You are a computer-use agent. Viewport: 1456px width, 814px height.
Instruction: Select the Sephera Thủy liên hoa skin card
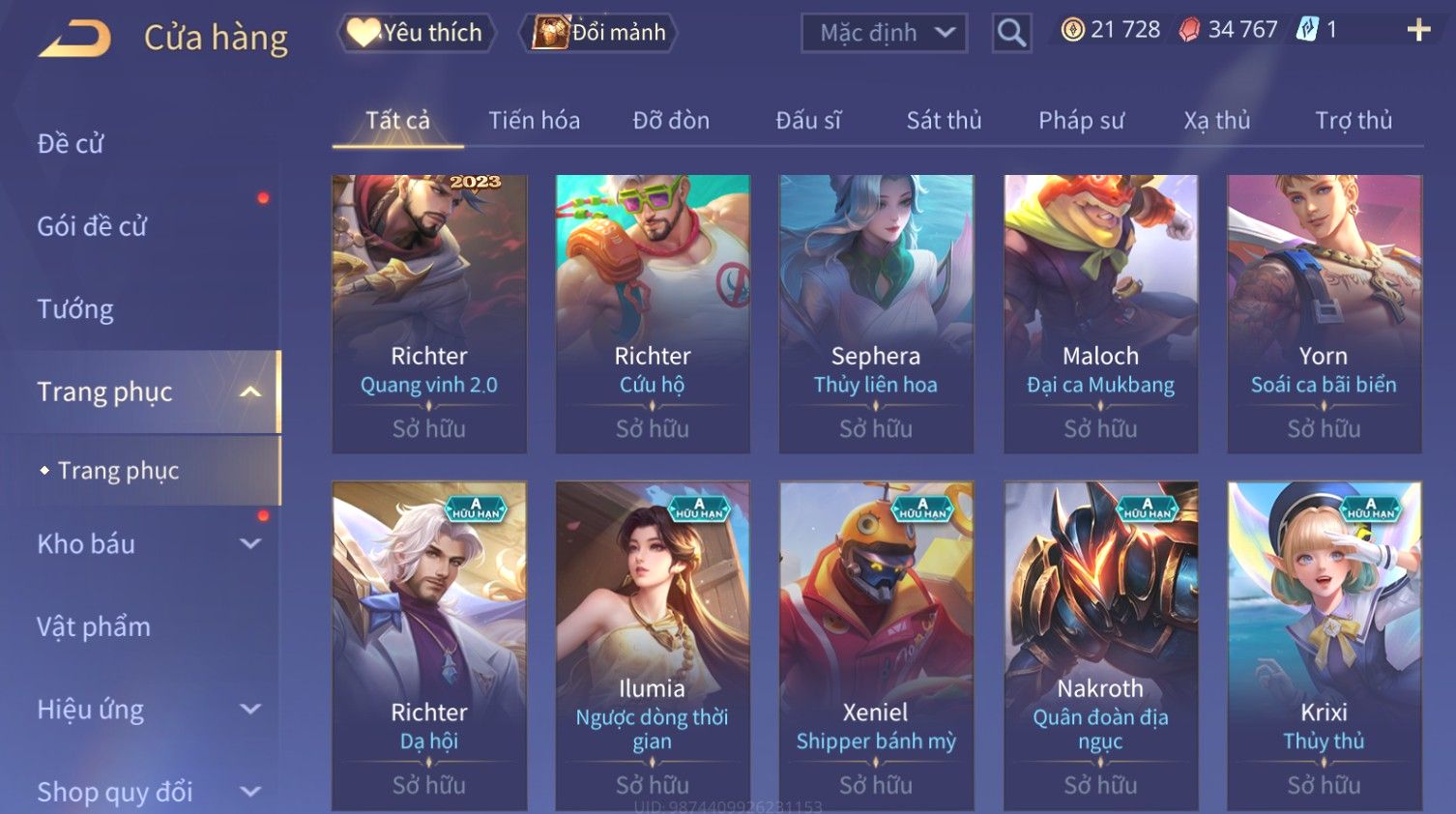pyautogui.click(x=876, y=313)
